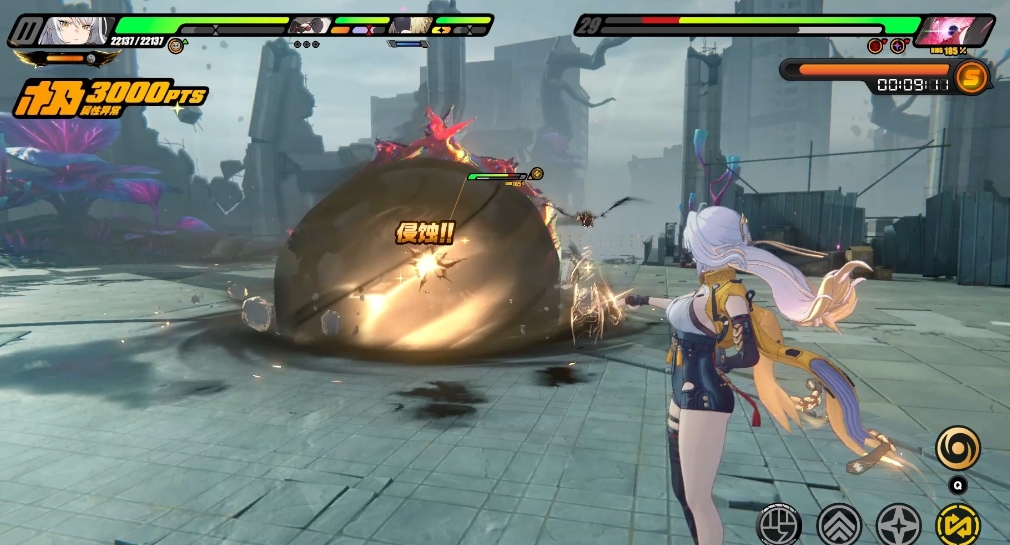Tap the yellow character swap arrows button
1010x545 pixels.
pos(957,524)
